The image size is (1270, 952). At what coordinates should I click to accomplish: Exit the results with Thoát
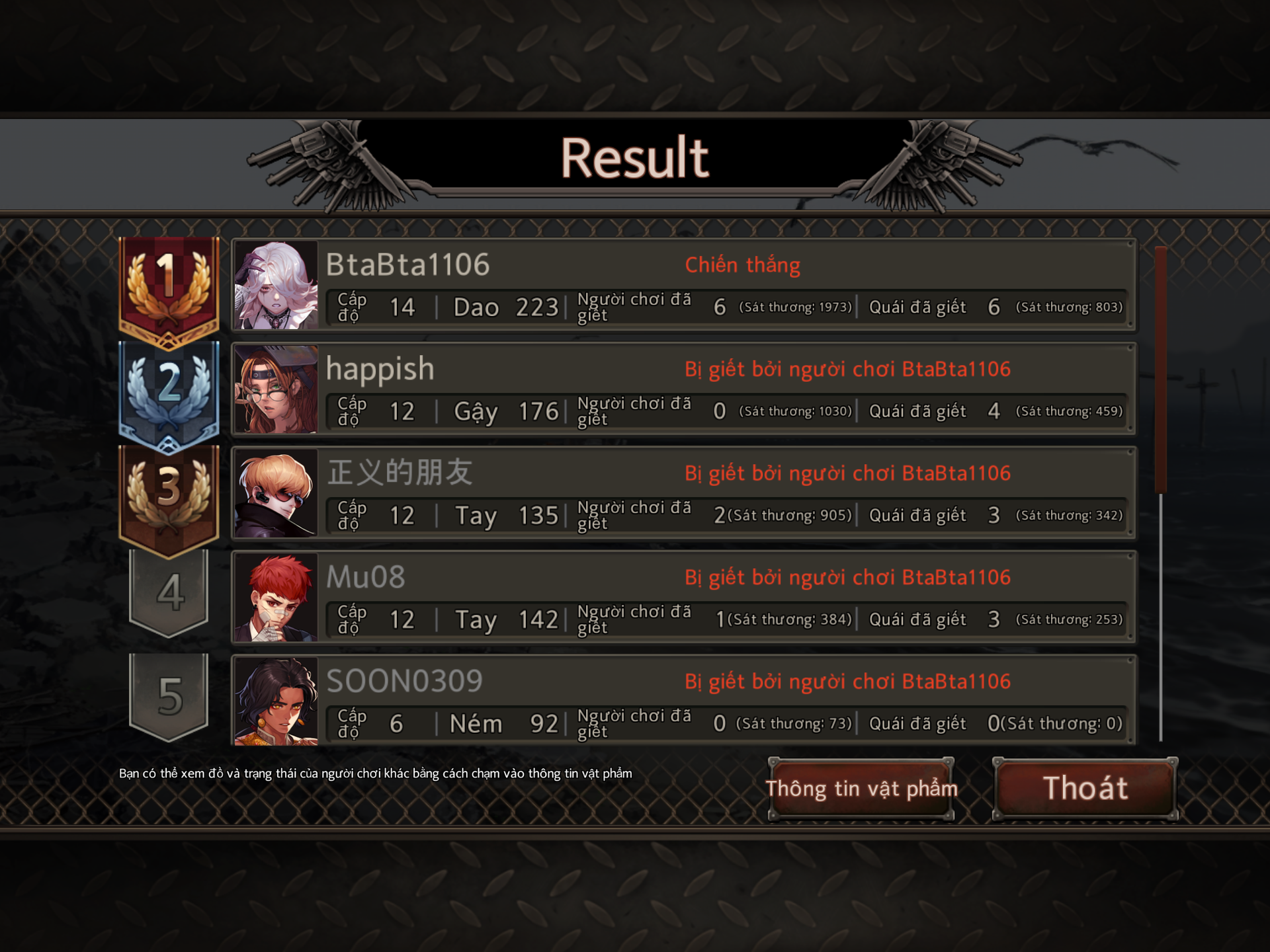coord(1085,789)
